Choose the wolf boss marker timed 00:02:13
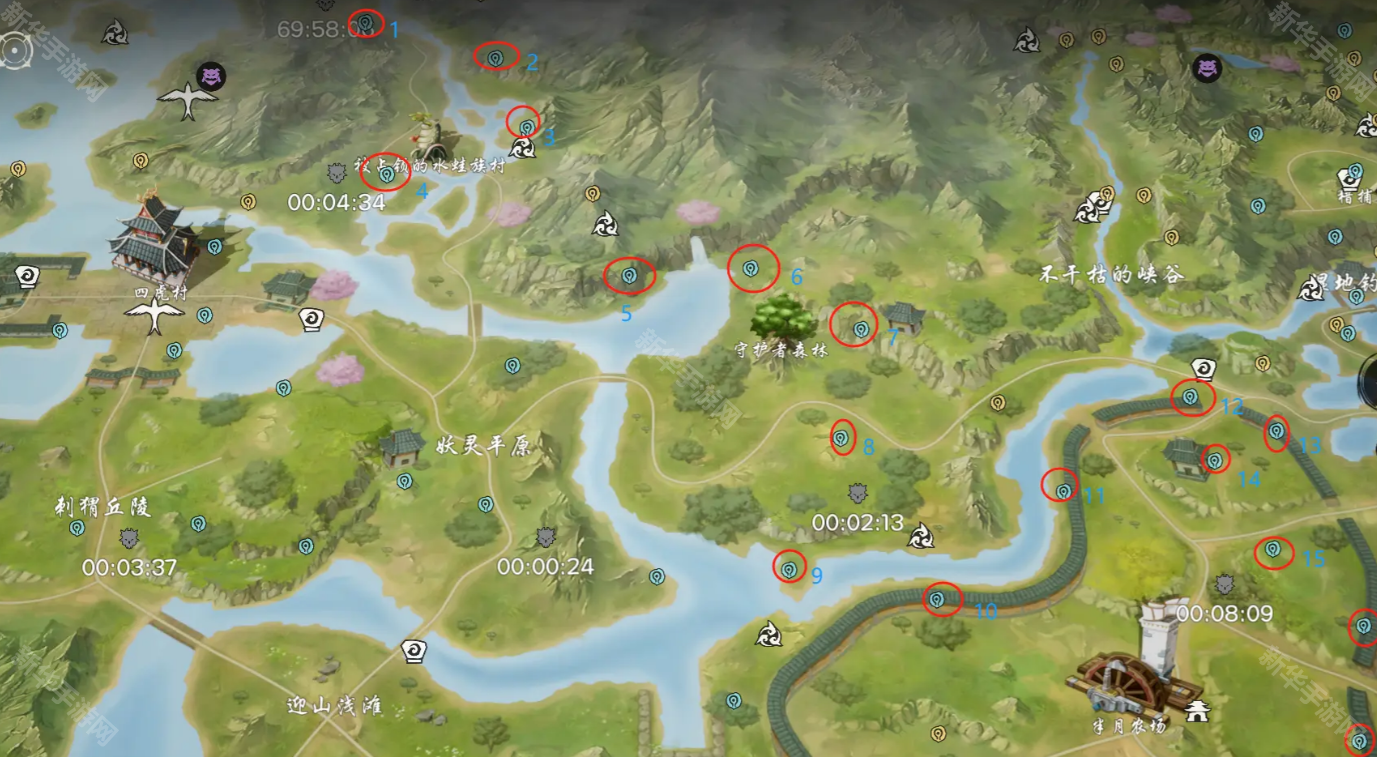Image resolution: width=1377 pixels, height=757 pixels. 857,493
